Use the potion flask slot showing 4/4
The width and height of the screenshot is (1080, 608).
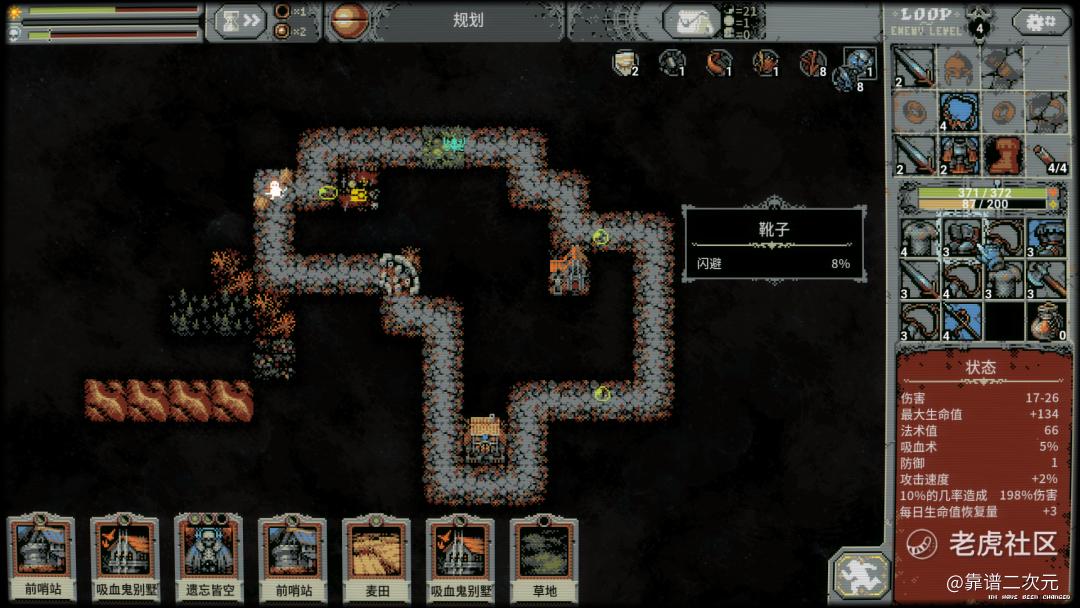coord(1046,155)
